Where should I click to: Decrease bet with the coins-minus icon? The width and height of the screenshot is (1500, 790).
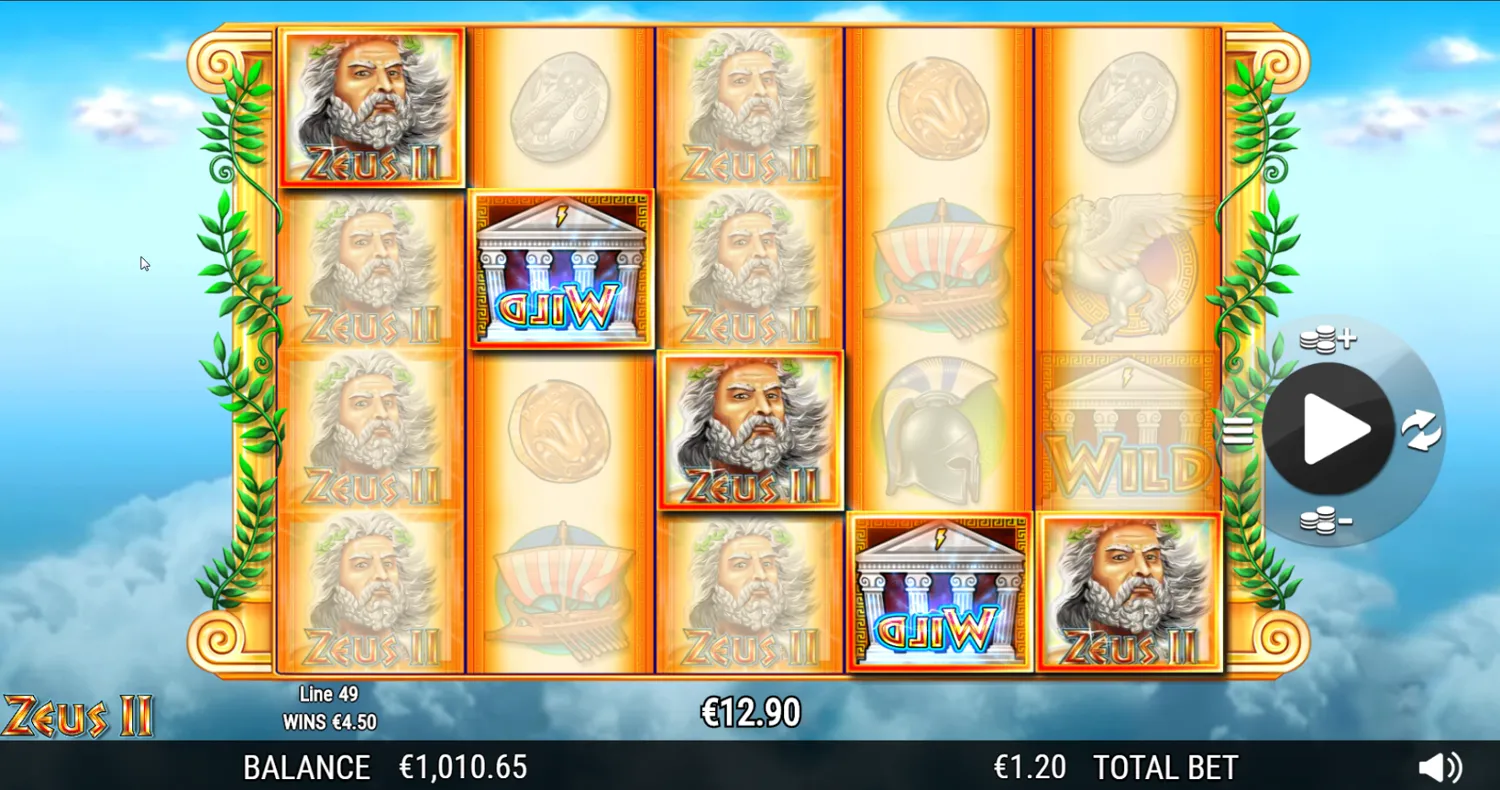(x=1327, y=521)
